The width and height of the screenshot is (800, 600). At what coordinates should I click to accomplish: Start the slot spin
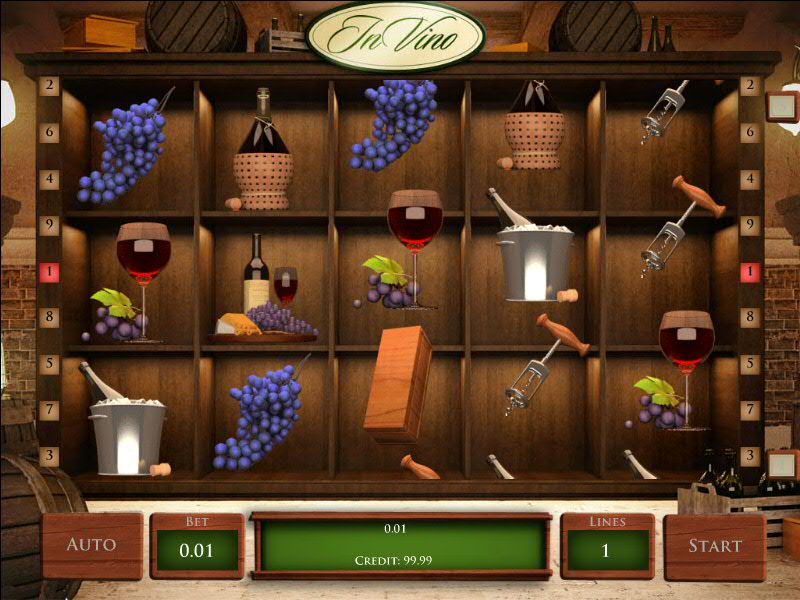714,545
